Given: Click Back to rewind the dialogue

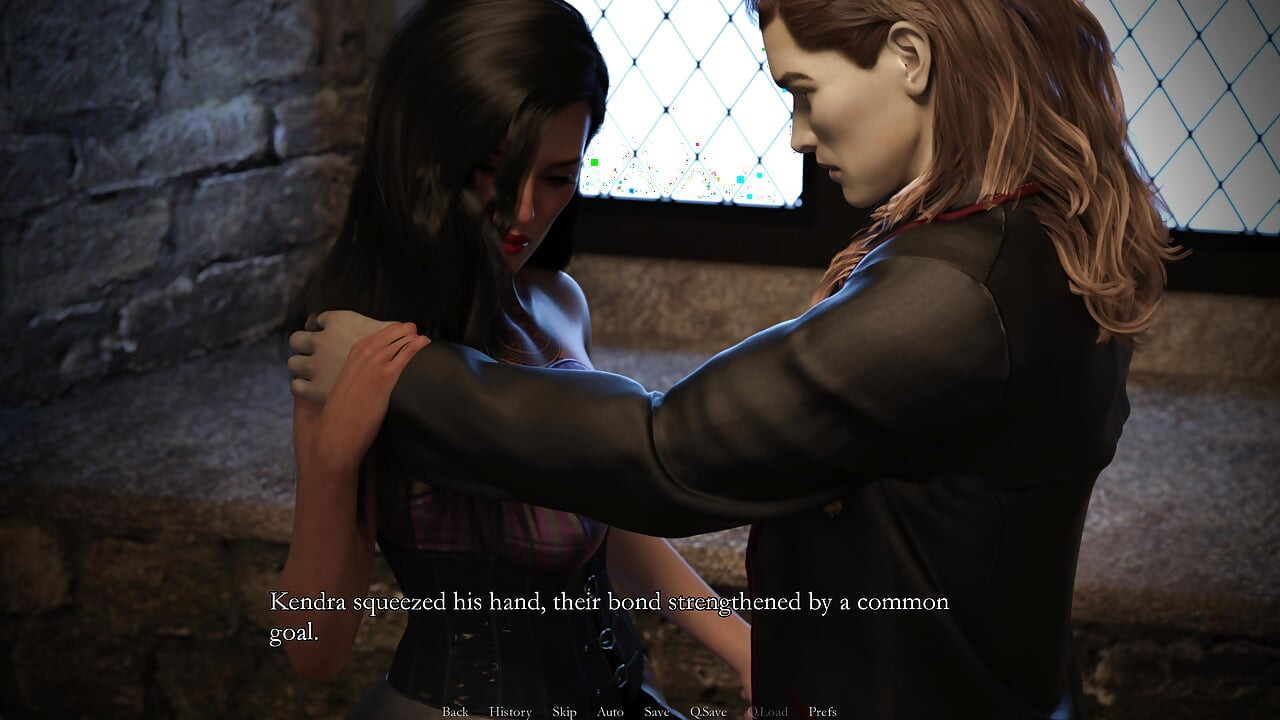Looking at the screenshot, I should [x=455, y=711].
